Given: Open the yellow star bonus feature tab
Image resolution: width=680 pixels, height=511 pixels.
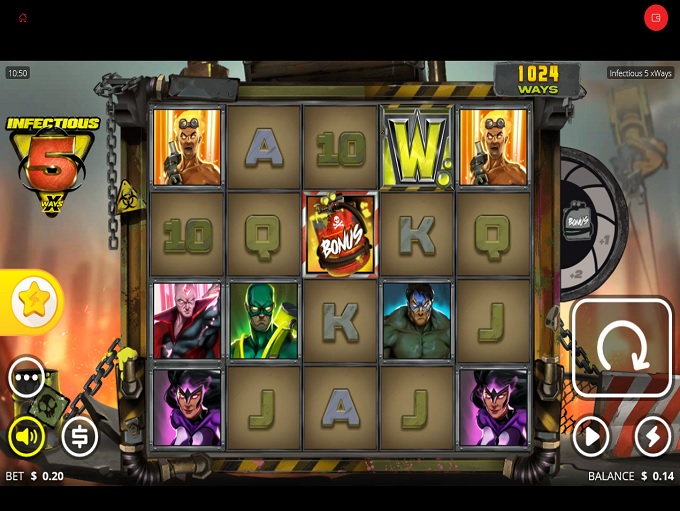Looking at the screenshot, I should point(33,301).
